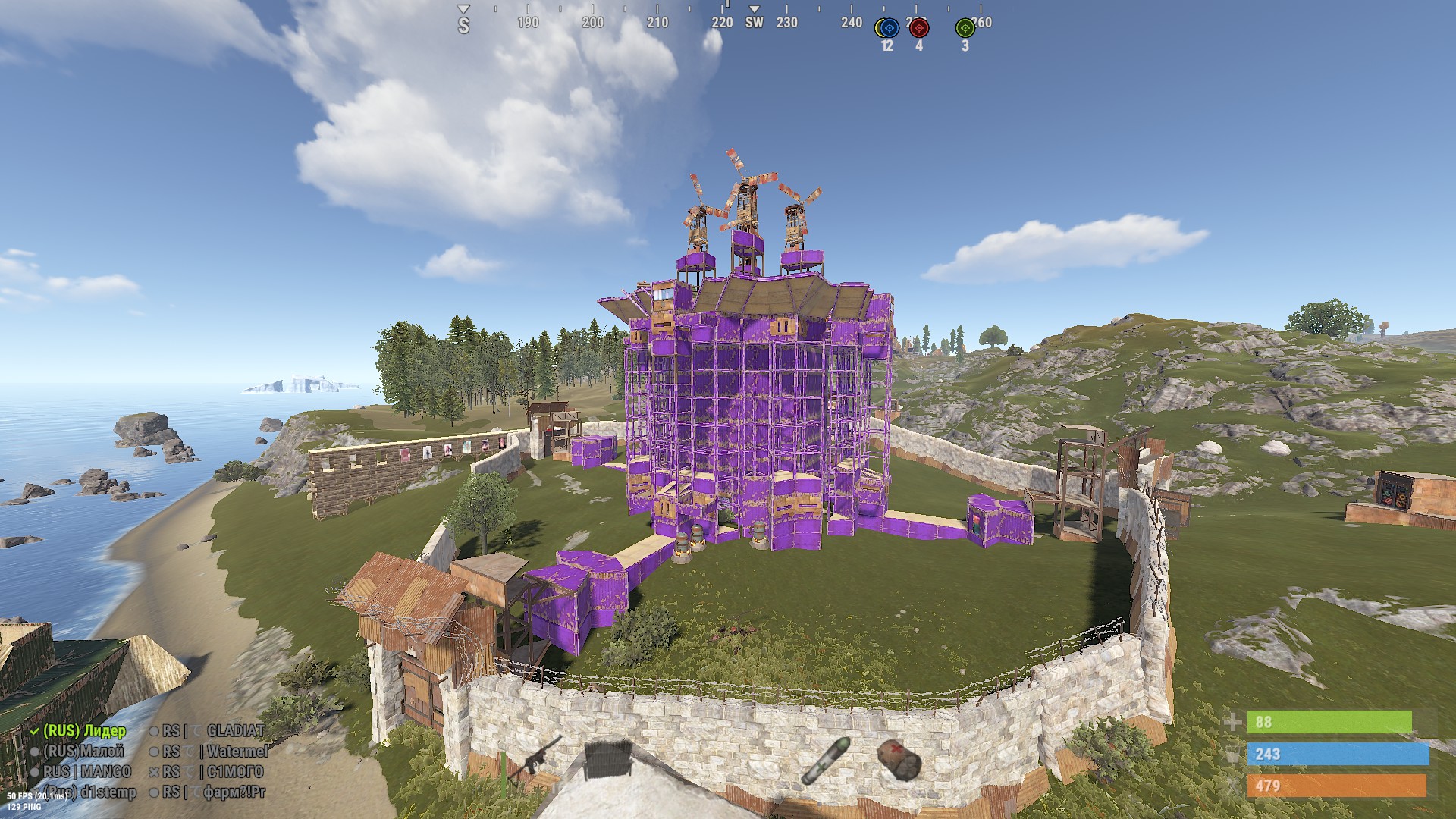Screen dimensions: 1456x819
Task: Choose the medical syringe hotbar item
Action: tap(826, 759)
